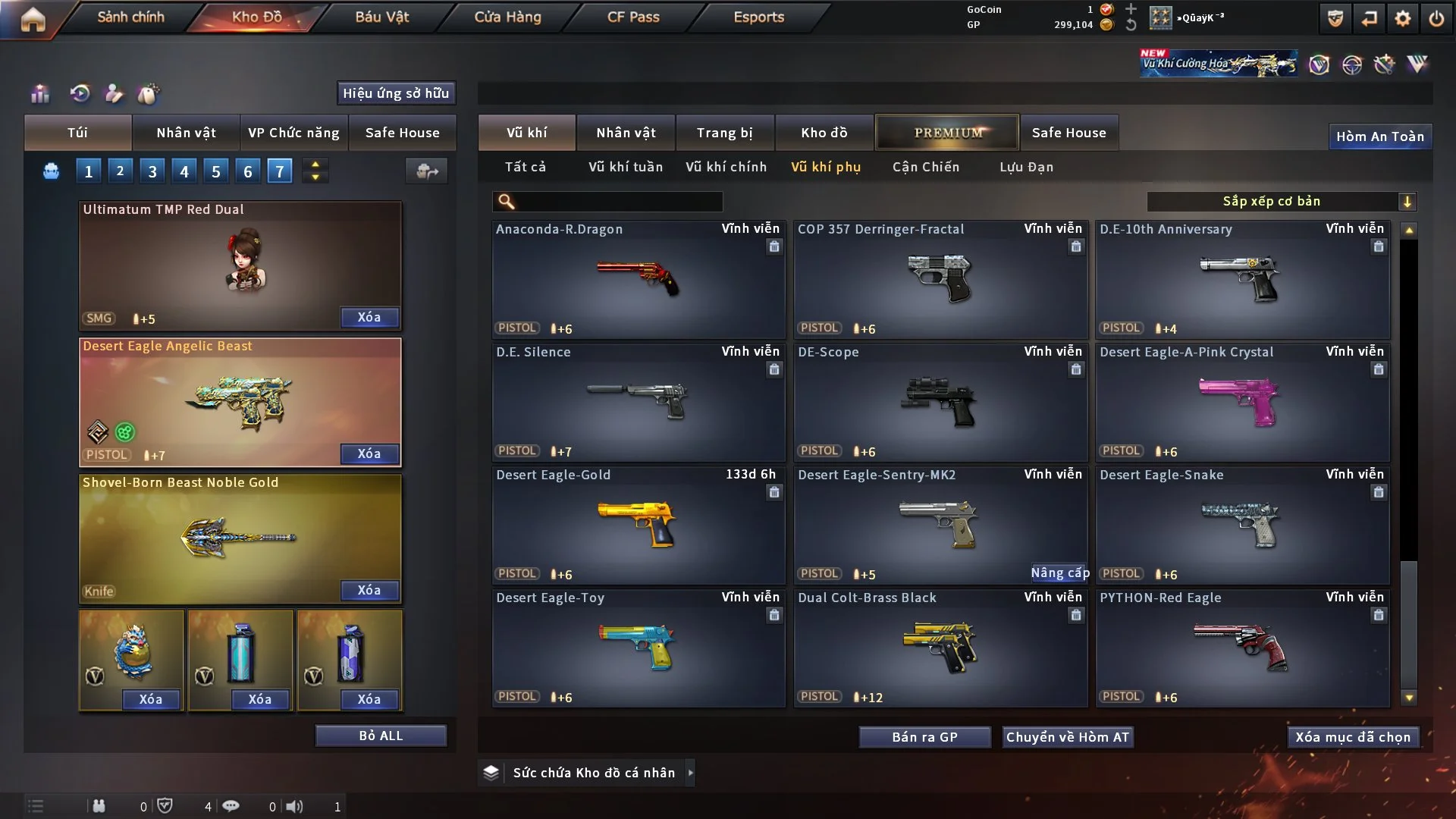Click the Nâng cấp upgrade button
This screenshot has height=819, width=1456.
click(x=1059, y=573)
